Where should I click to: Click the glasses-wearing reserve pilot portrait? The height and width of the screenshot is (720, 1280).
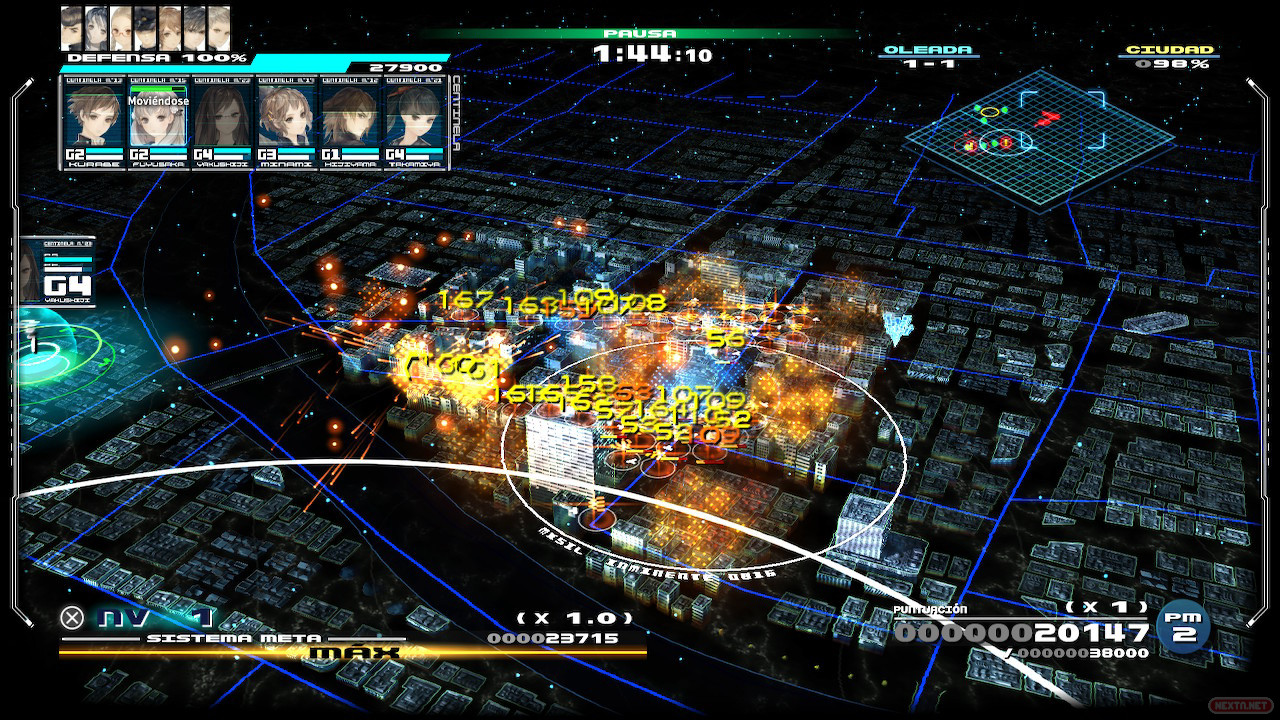coord(121,27)
